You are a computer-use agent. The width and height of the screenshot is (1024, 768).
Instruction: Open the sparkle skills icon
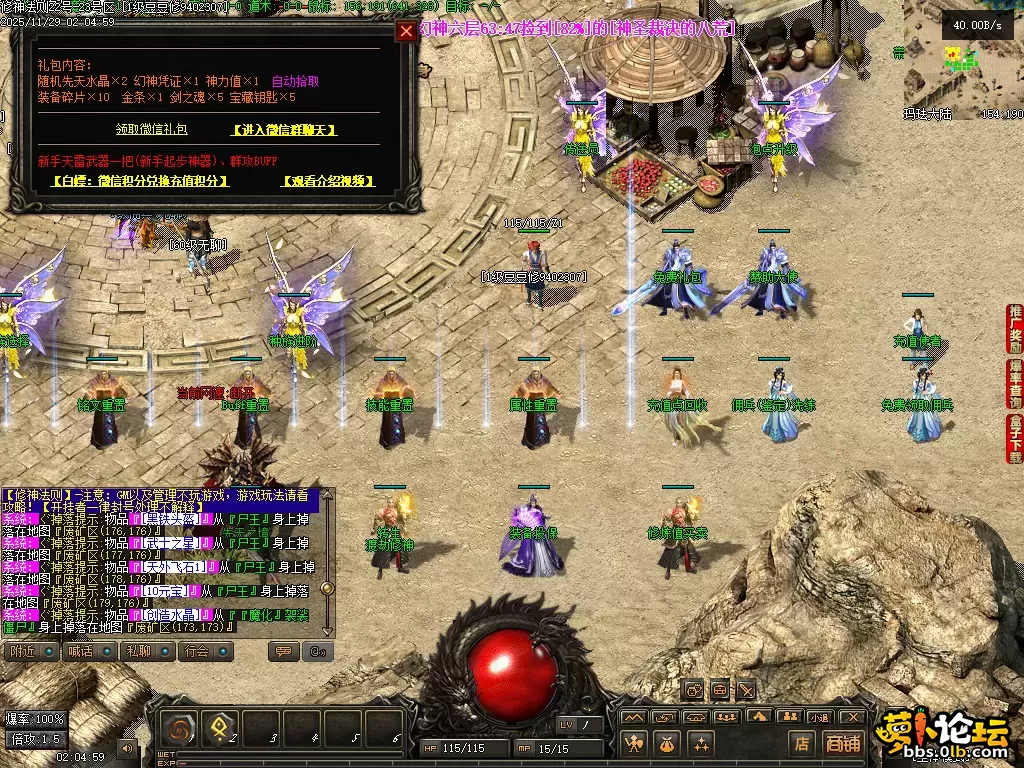[700, 742]
